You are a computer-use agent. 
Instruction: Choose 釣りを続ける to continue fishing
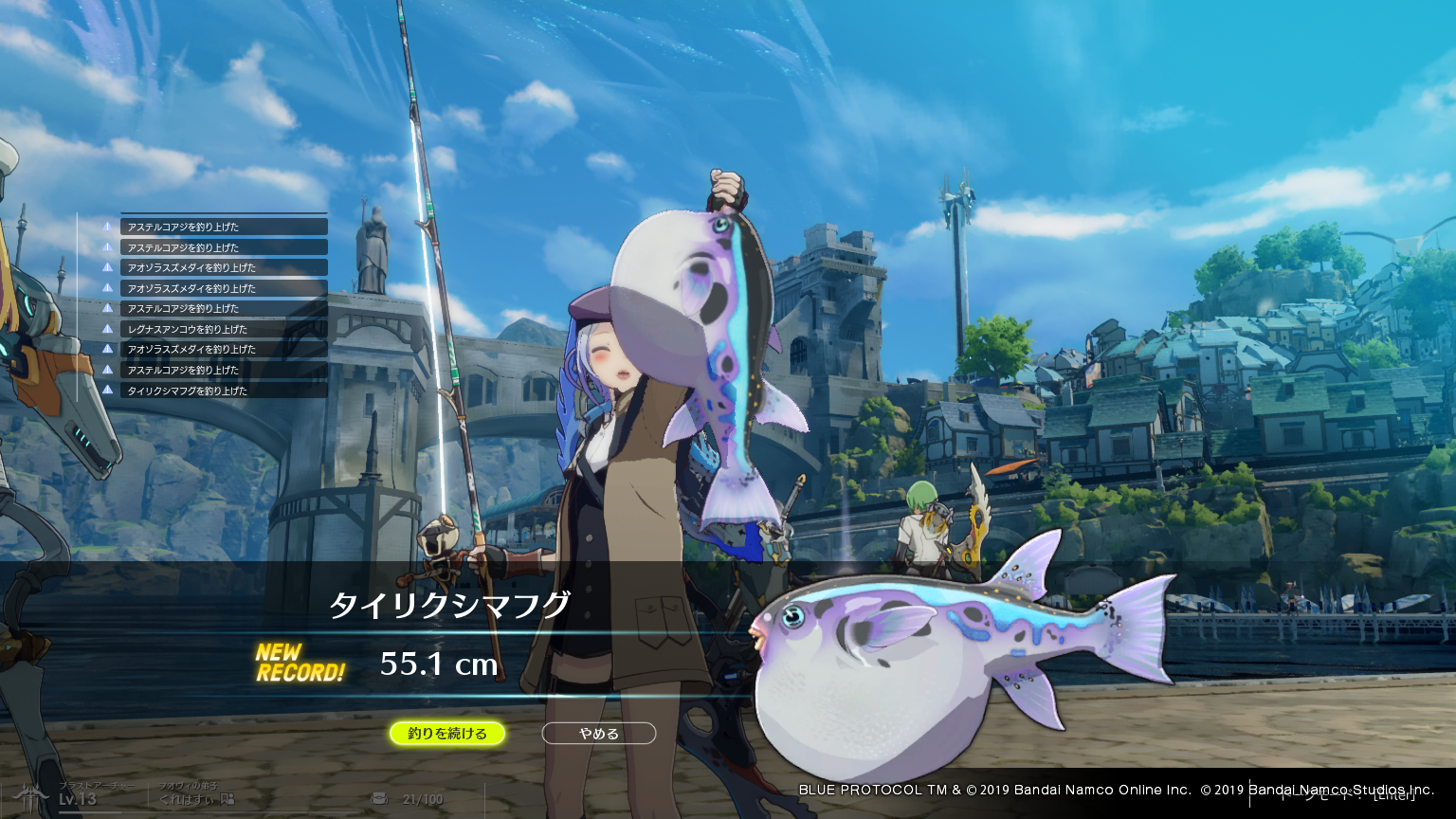[447, 733]
